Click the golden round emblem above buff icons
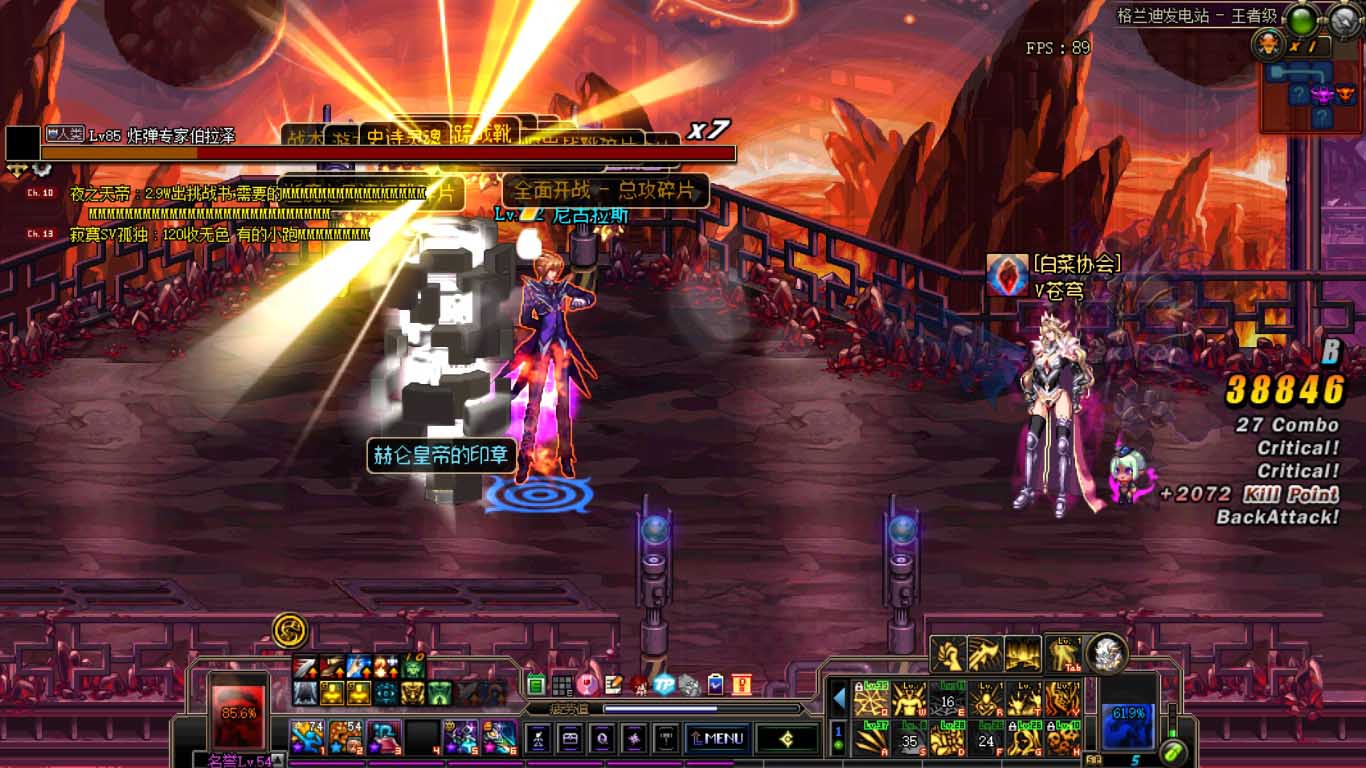The image size is (1366, 768). click(290, 630)
